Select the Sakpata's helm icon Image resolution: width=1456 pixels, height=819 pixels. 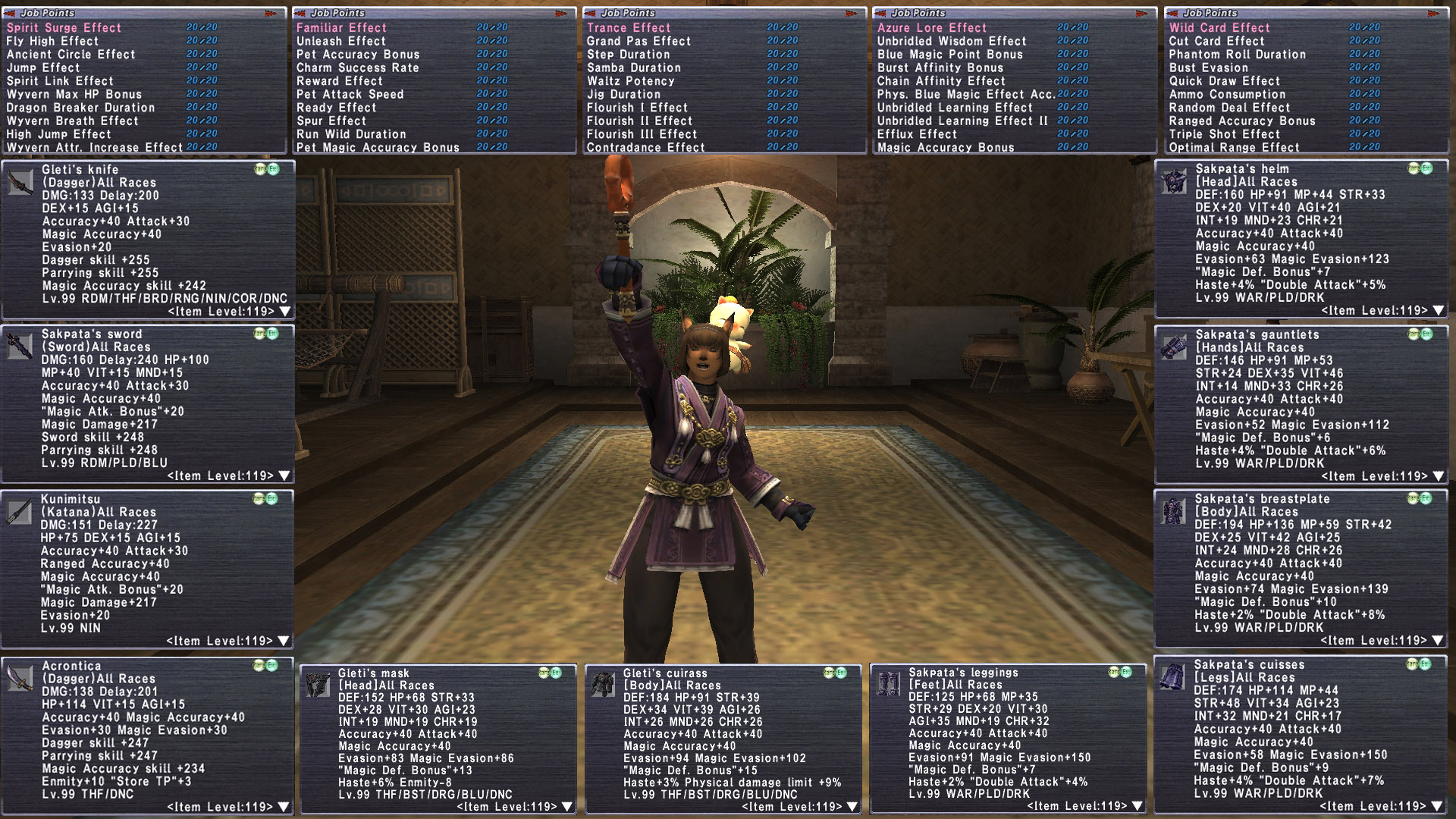1173,182
